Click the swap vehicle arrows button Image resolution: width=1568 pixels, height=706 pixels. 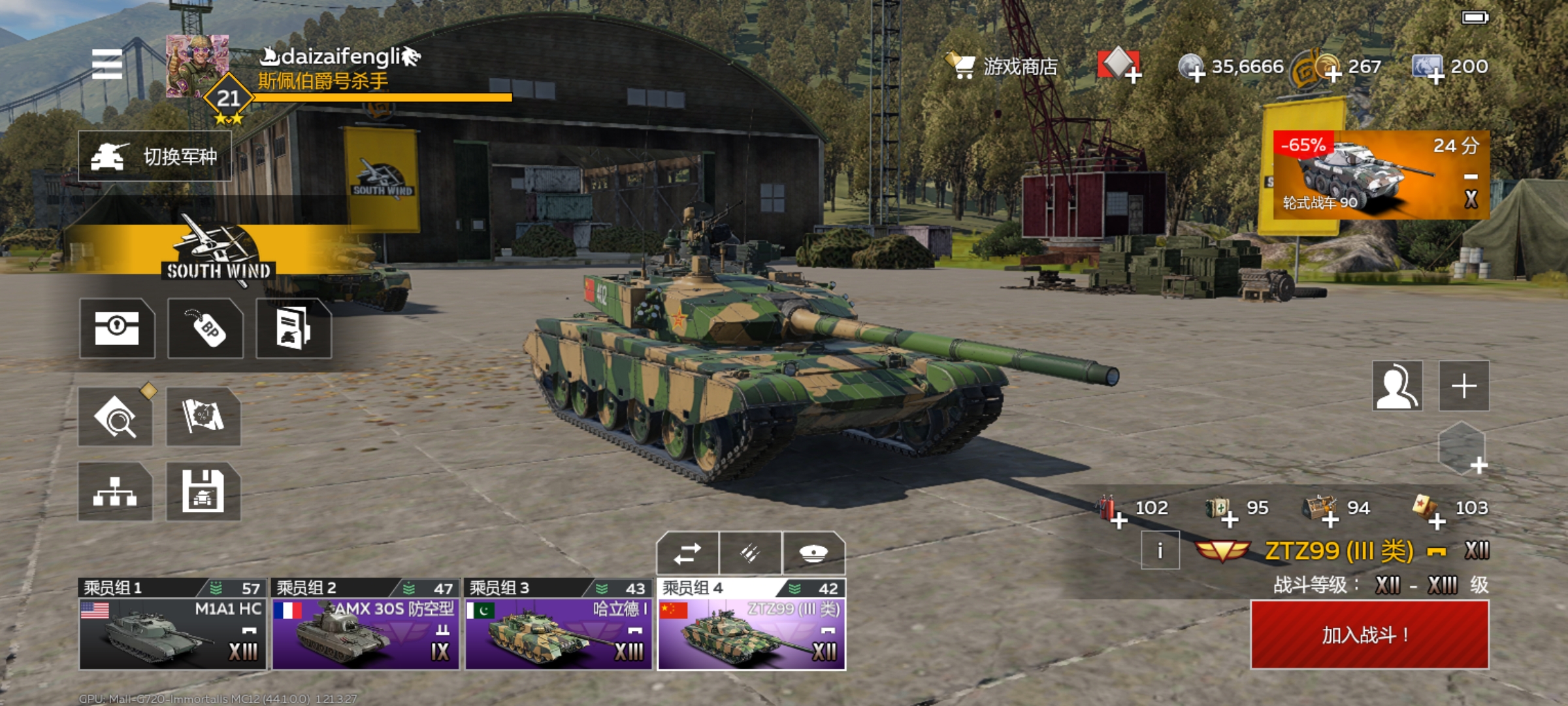[x=687, y=554]
